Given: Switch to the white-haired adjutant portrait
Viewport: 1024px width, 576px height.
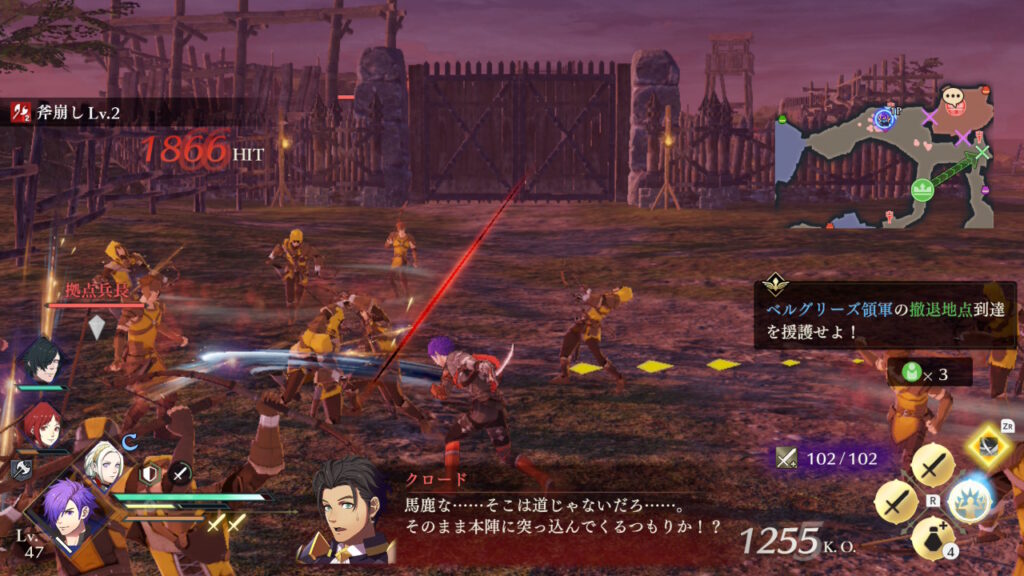Looking at the screenshot, I should [103, 461].
